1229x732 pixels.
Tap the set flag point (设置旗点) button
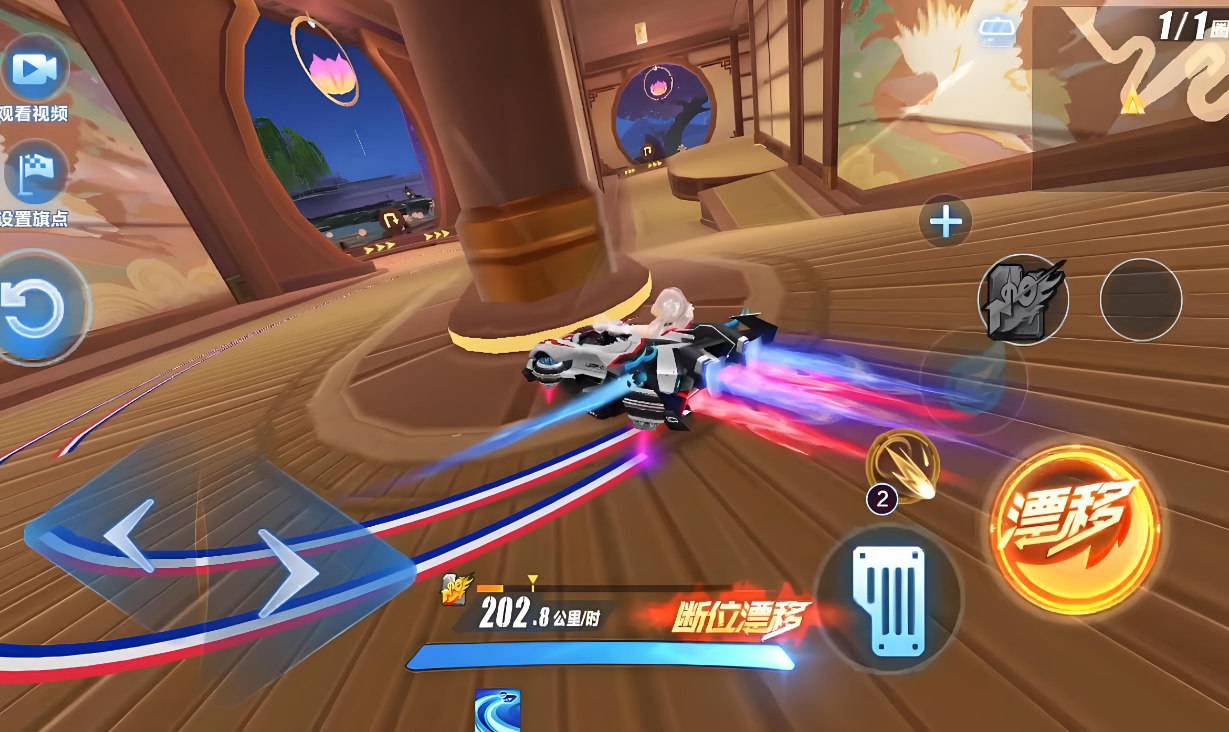(35, 174)
